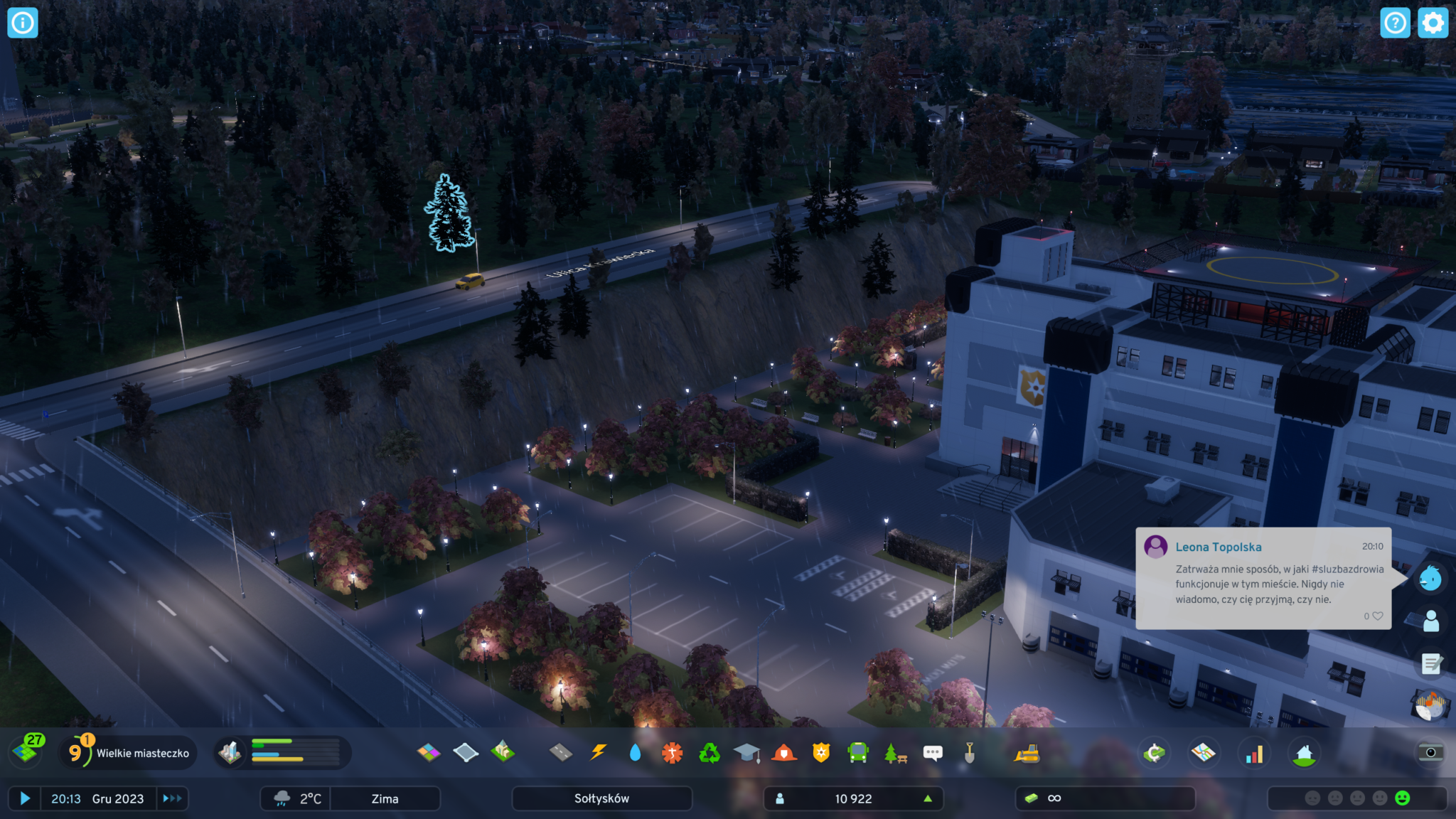Viewport: 1456px width, 819px height.
Task: Click the question mark help button
Action: tap(1395, 23)
